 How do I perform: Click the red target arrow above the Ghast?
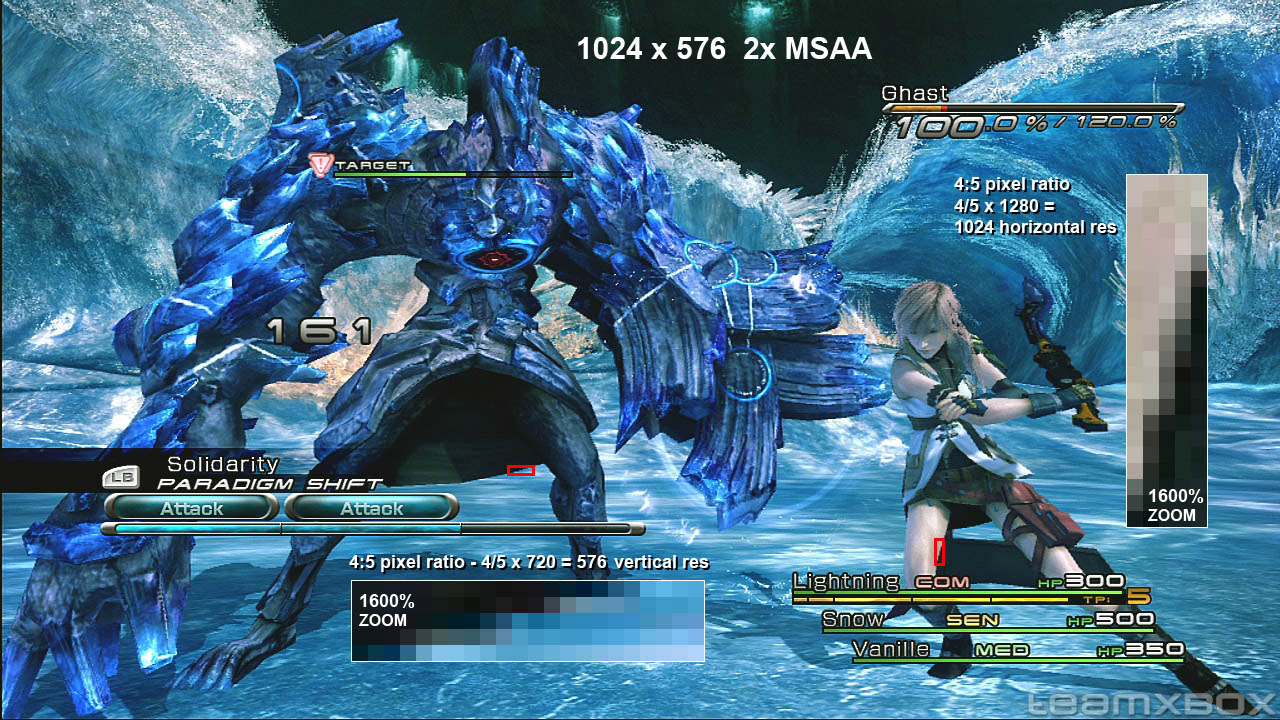[x=322, y=166]
